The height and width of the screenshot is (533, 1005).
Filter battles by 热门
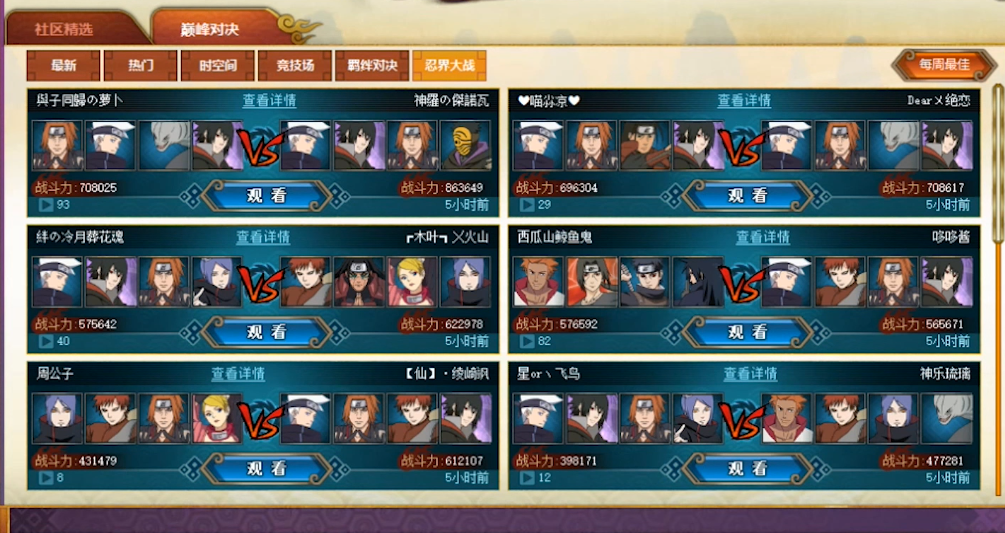pos(141,65)
